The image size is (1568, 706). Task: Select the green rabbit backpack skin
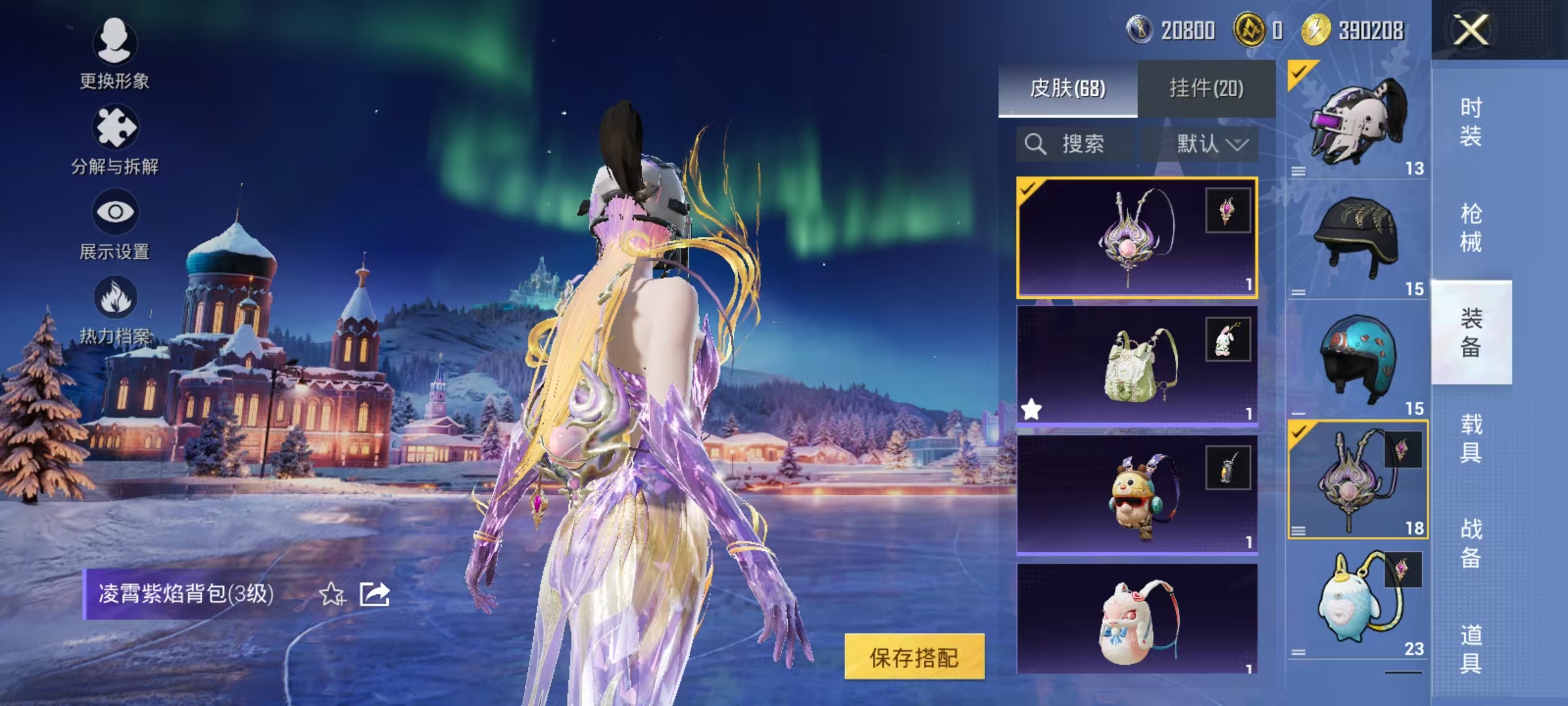[1137, 365]
